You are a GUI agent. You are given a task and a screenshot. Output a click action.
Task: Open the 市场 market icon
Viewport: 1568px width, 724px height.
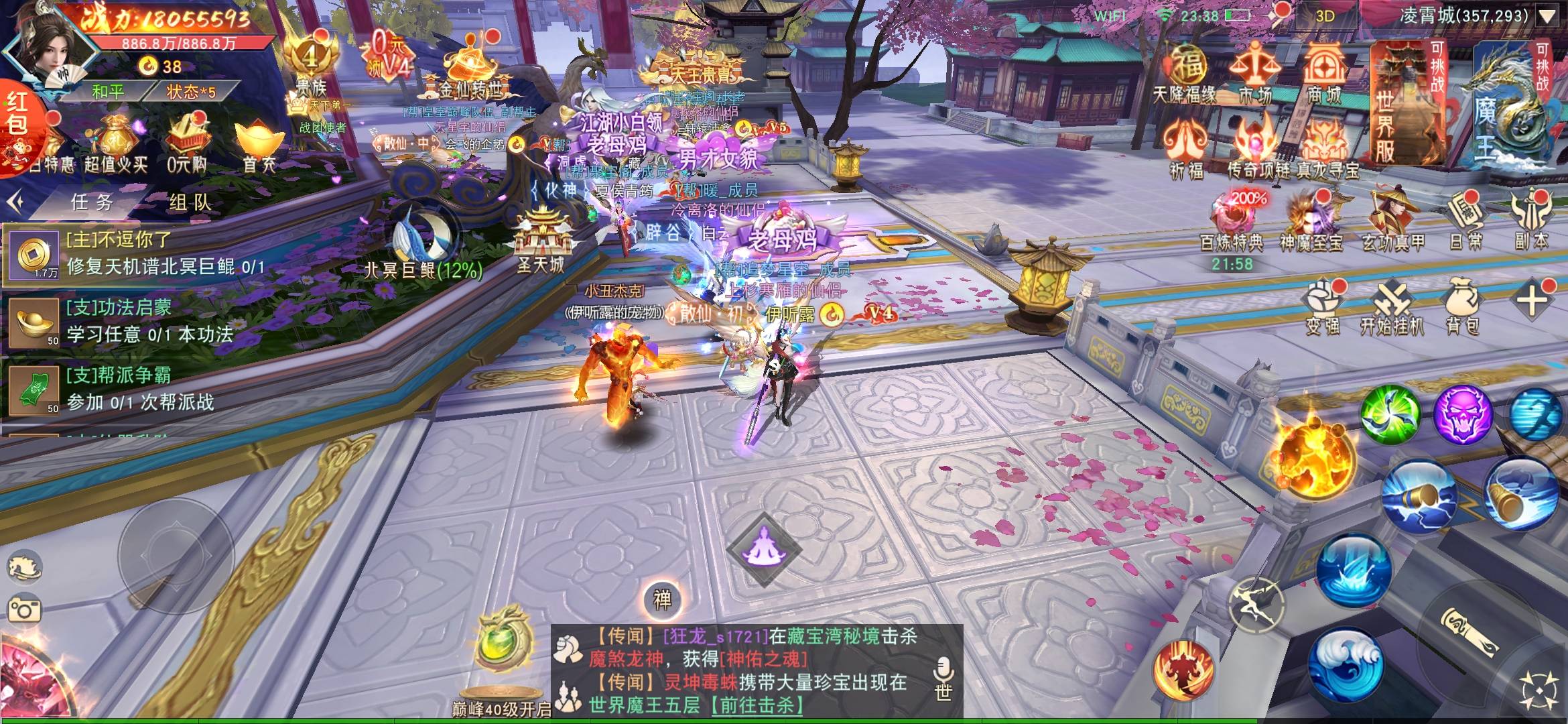(1254, 72)
